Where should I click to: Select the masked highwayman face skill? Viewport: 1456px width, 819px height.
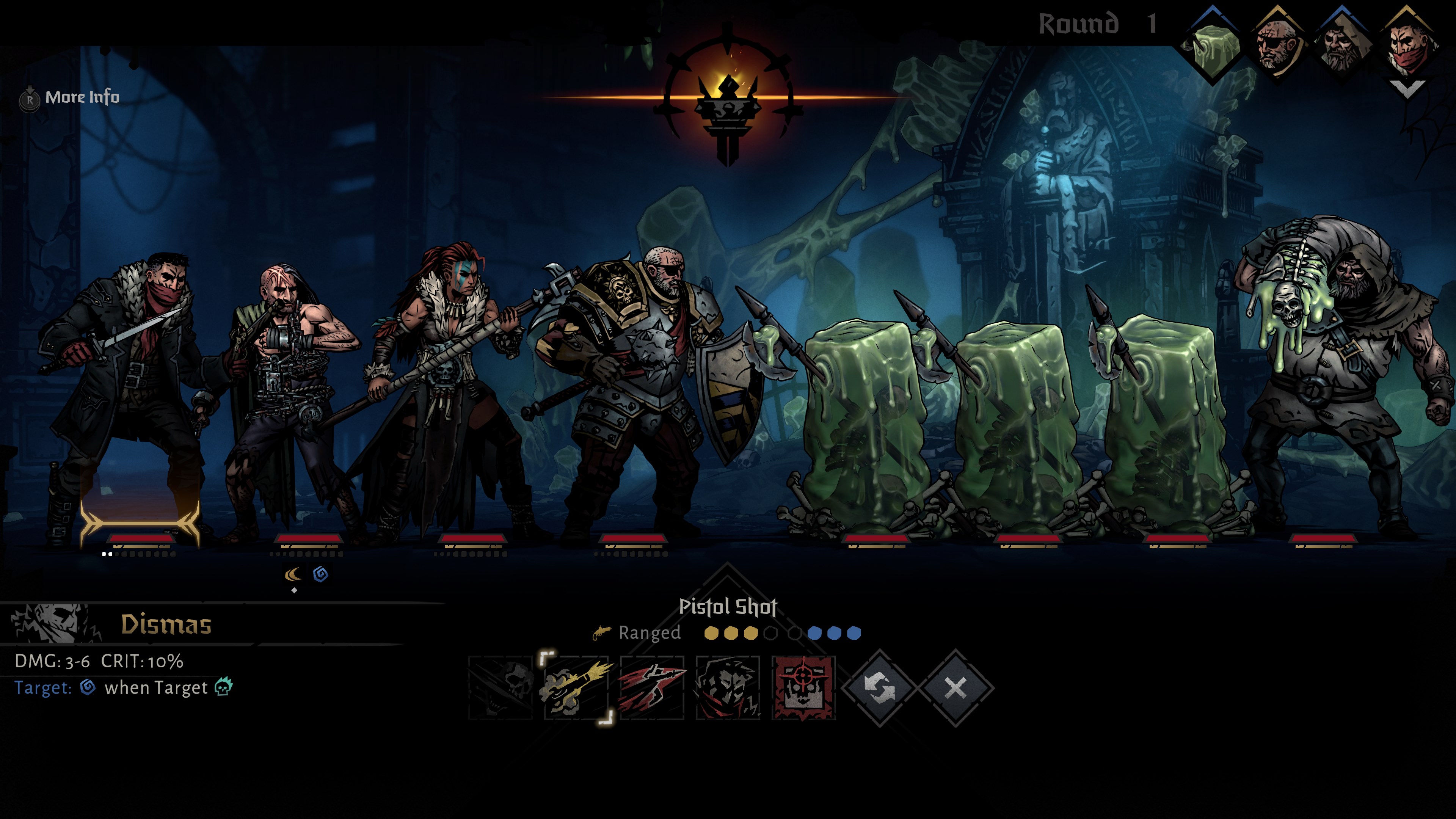coord(728,687)
